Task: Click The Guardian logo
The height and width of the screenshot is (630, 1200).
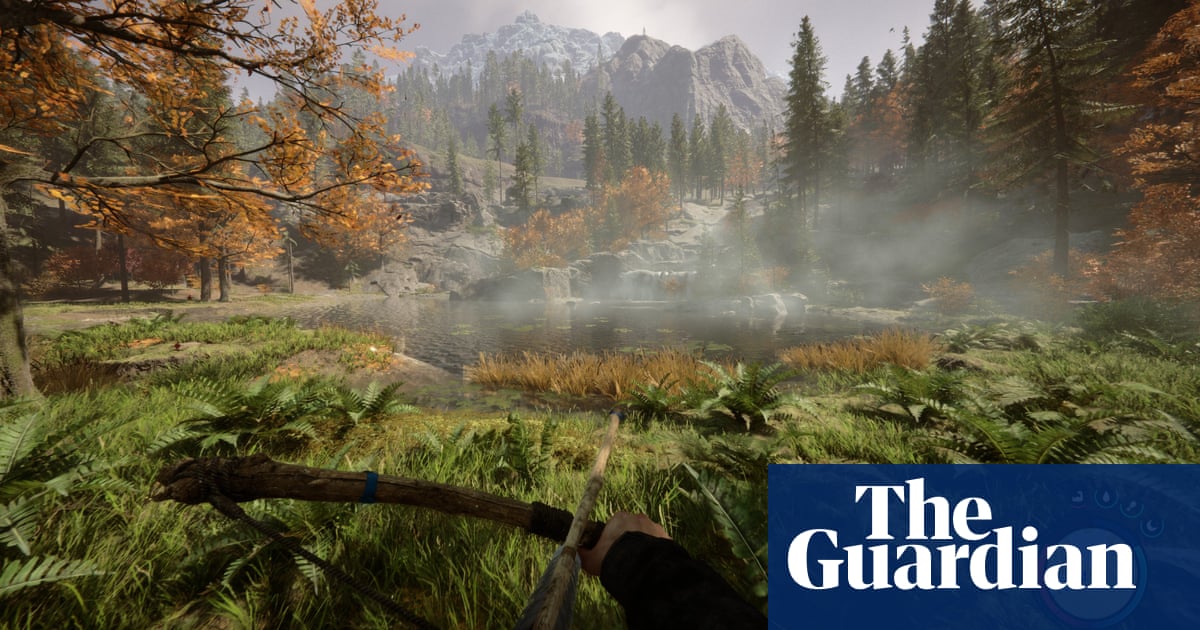Action: pyautogui.click(x=961, y=535)
